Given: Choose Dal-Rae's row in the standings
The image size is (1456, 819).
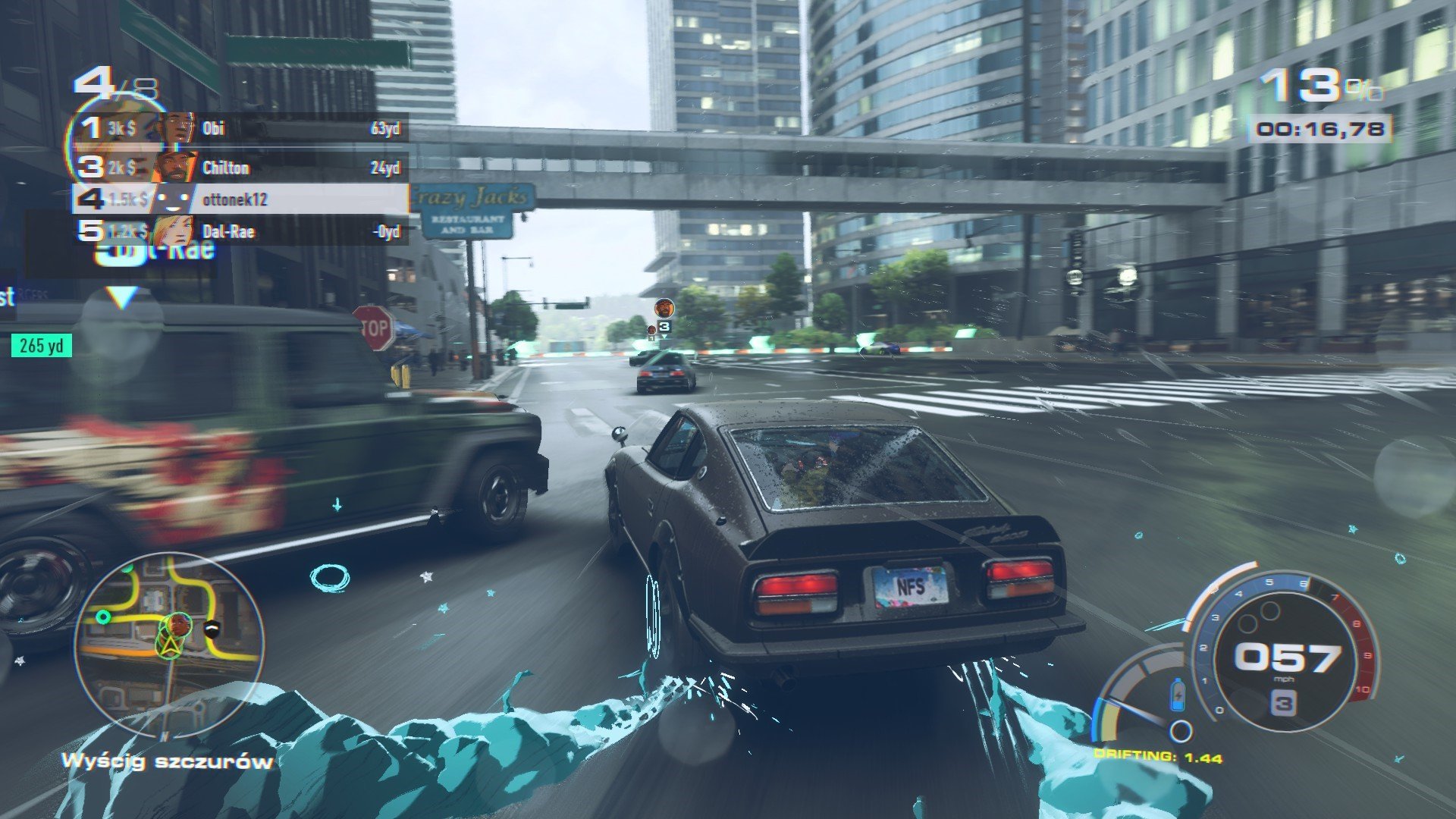Looking at the screenshot, I should [x=241, y=231].
